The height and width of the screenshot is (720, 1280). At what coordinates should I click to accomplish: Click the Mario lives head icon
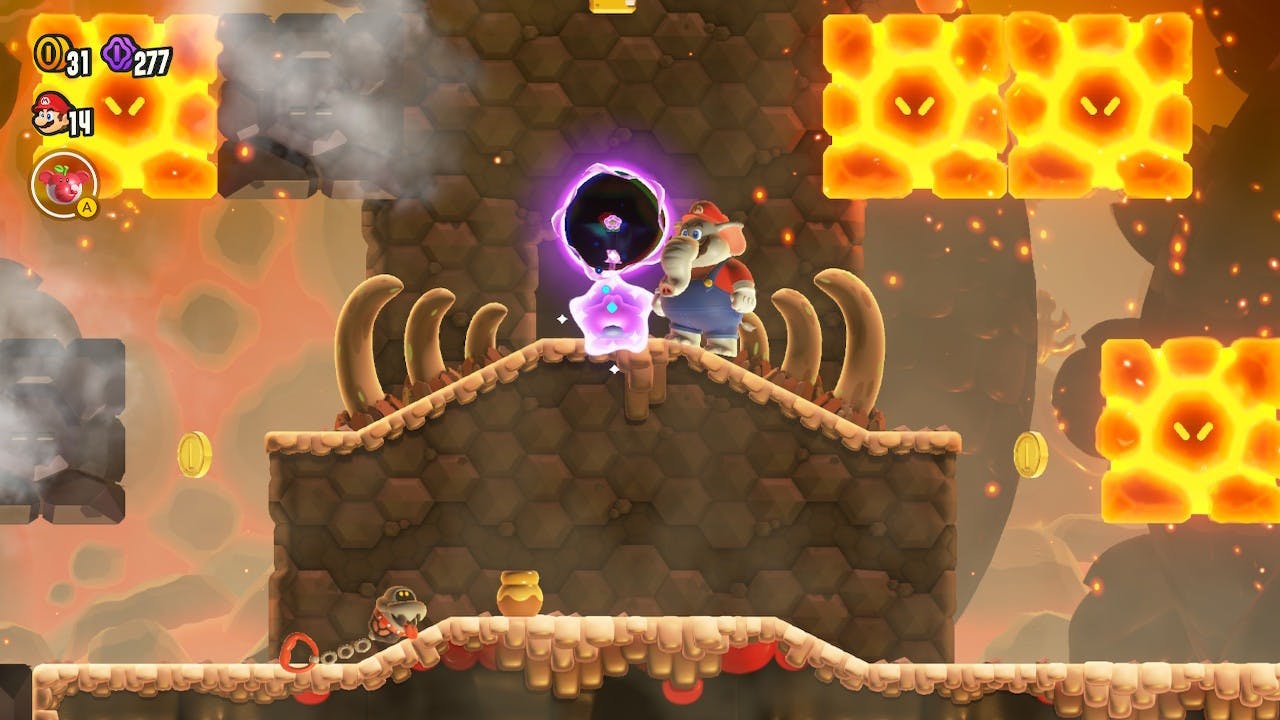[49, 115]
